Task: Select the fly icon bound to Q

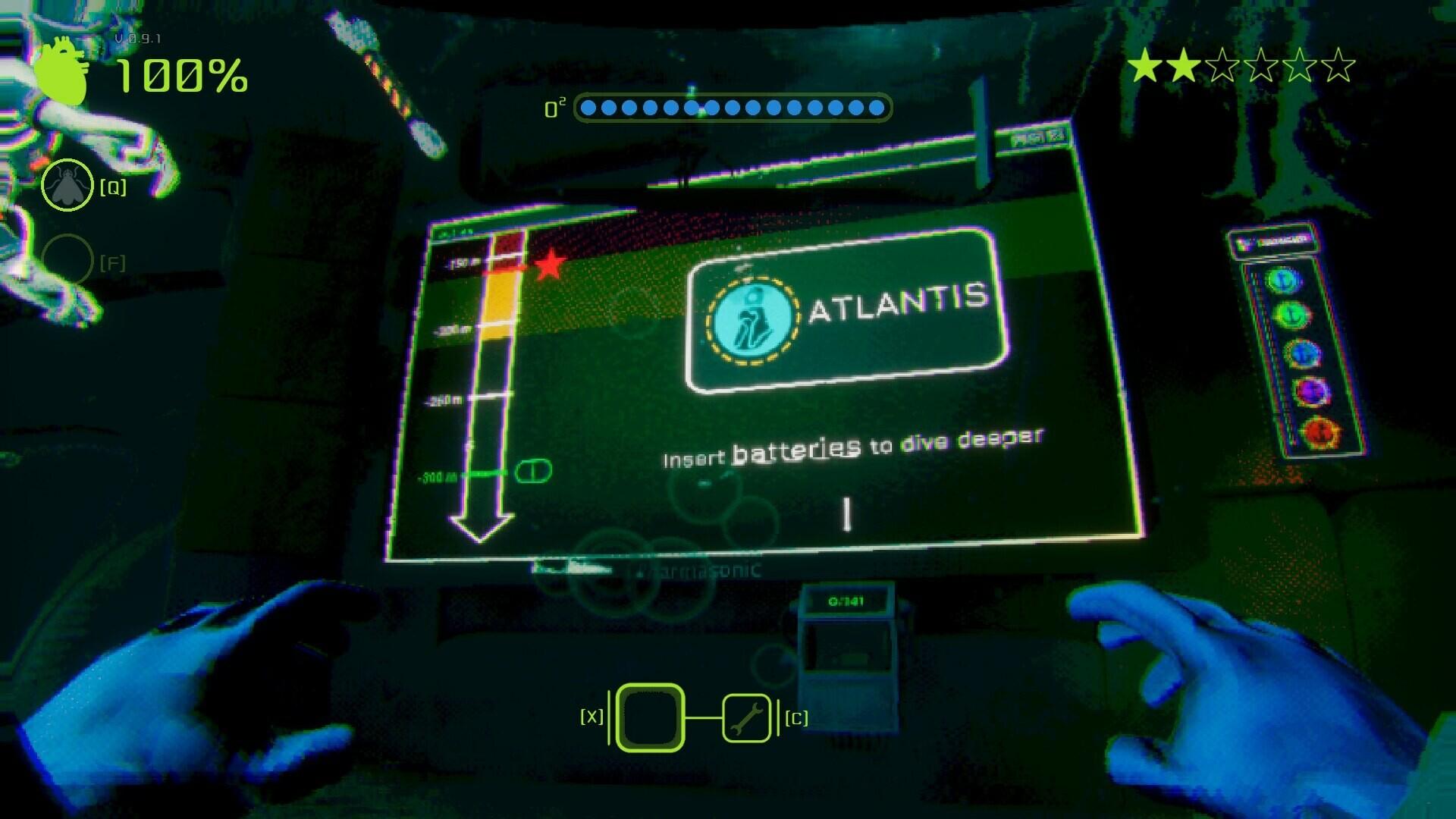Action: pos(66,184)
